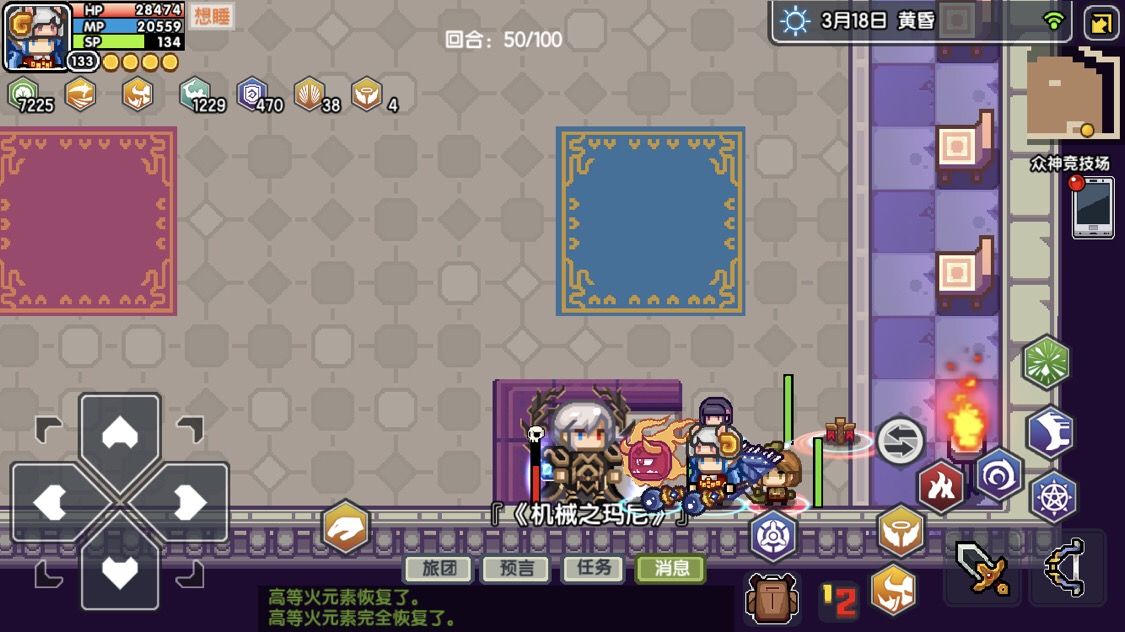Image resolution: width=1125 pixels, height=632 pixels.
Task: Click the yellow window toggle button
Action: click(x=1100, y=23)
